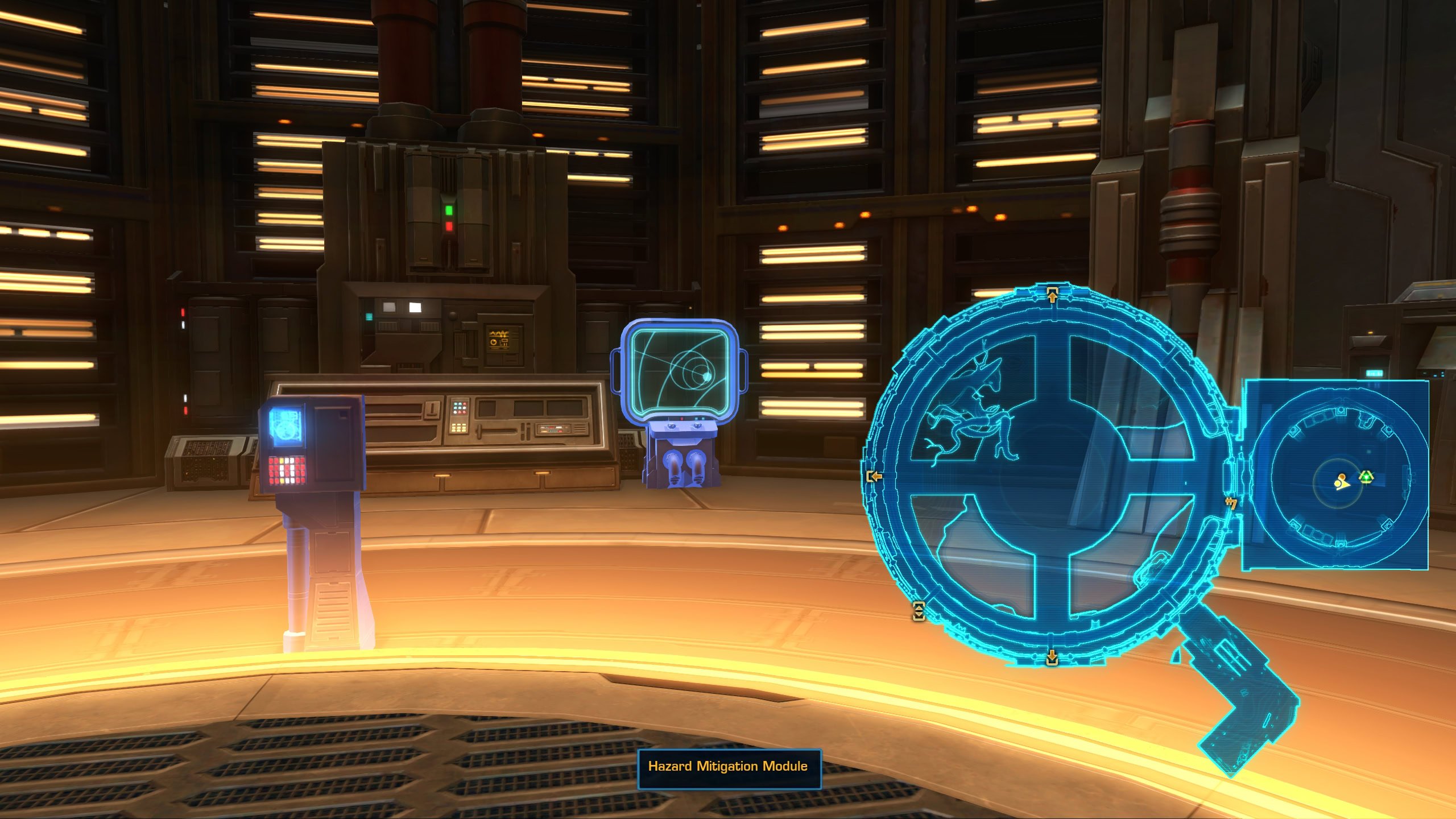Select the left-arrow exit marker on the map

coord(874,476)
